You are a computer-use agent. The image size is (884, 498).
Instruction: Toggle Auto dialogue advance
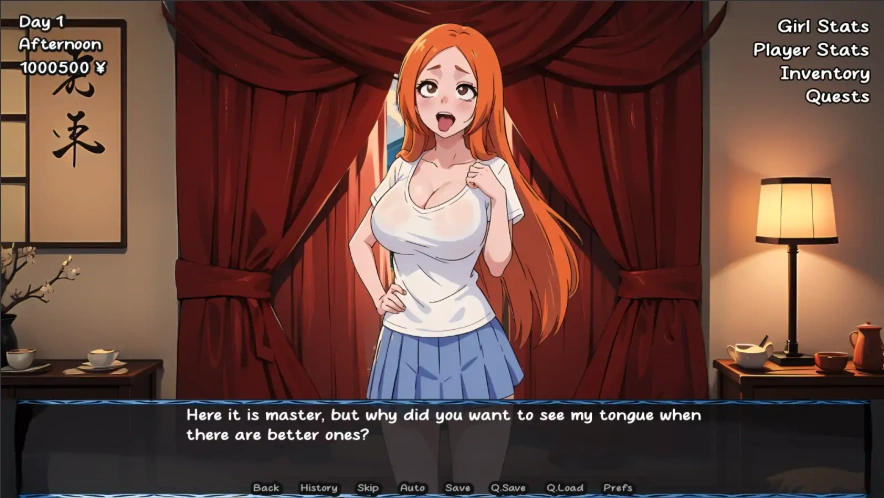(412, 488)
